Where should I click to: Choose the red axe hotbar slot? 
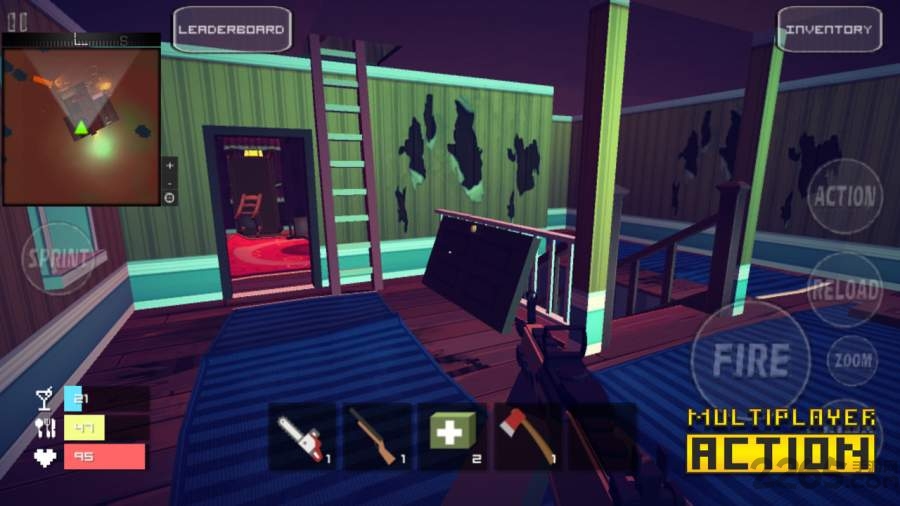coord(526,436)
